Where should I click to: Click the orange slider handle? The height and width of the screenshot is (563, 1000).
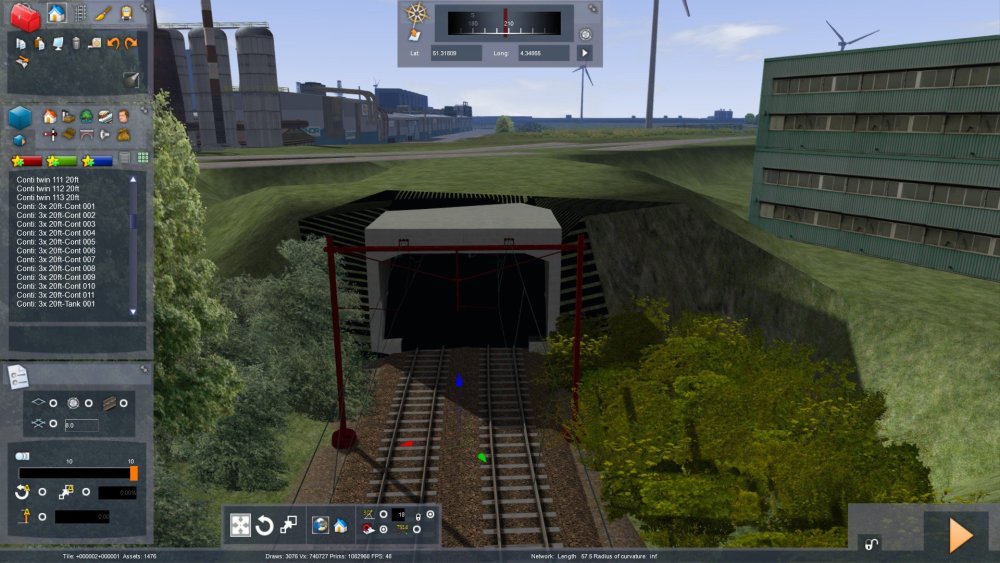click(x=134, y=473)
